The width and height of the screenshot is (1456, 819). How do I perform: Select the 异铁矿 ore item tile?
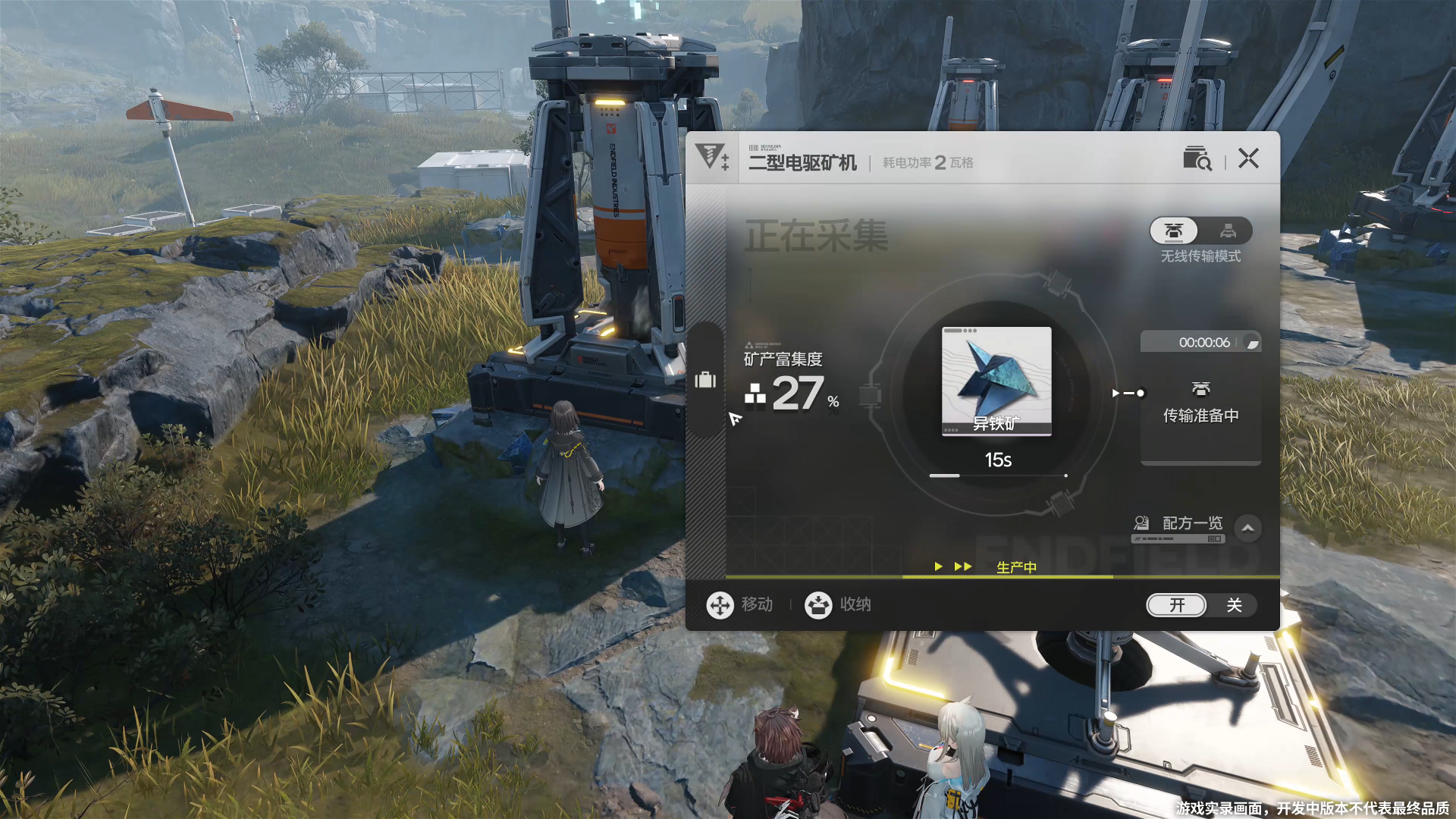pyautogui.click(x=996, y=381)
